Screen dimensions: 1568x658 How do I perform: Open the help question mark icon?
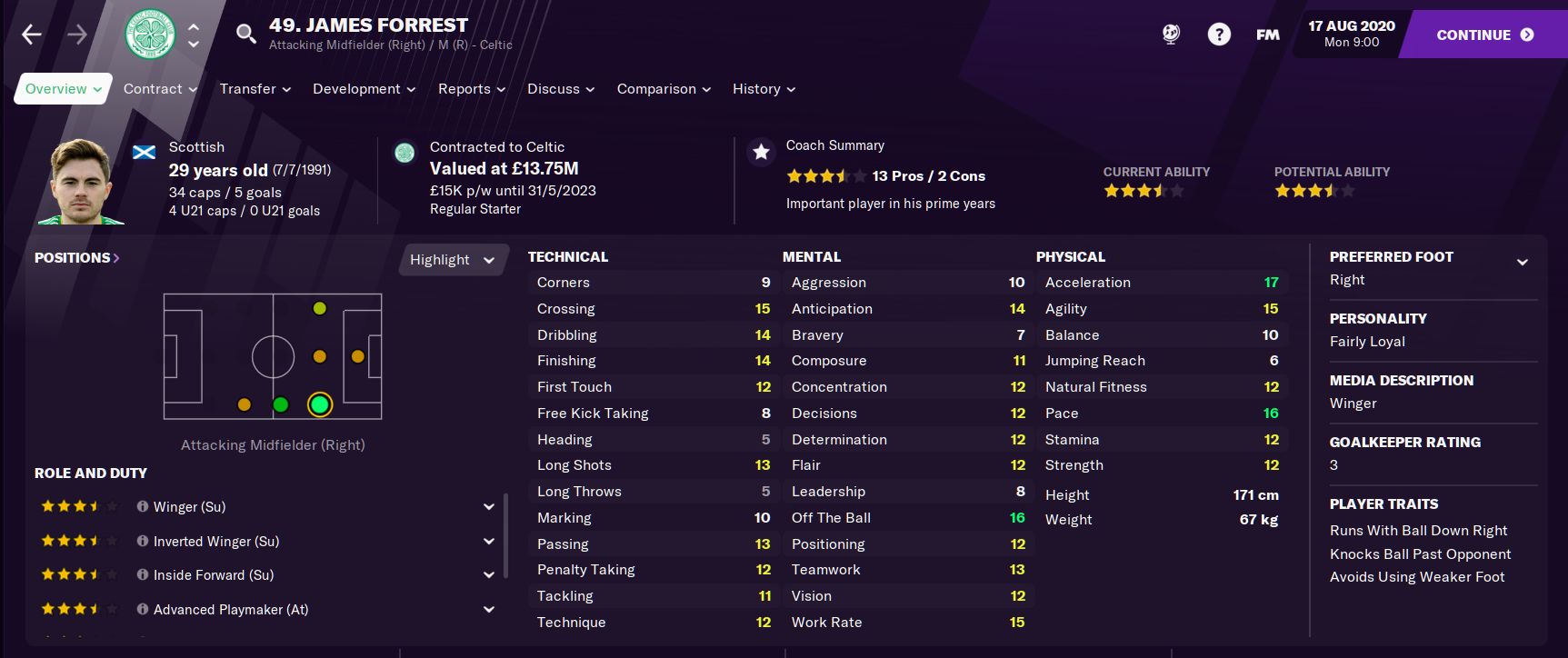point(1219,35)
